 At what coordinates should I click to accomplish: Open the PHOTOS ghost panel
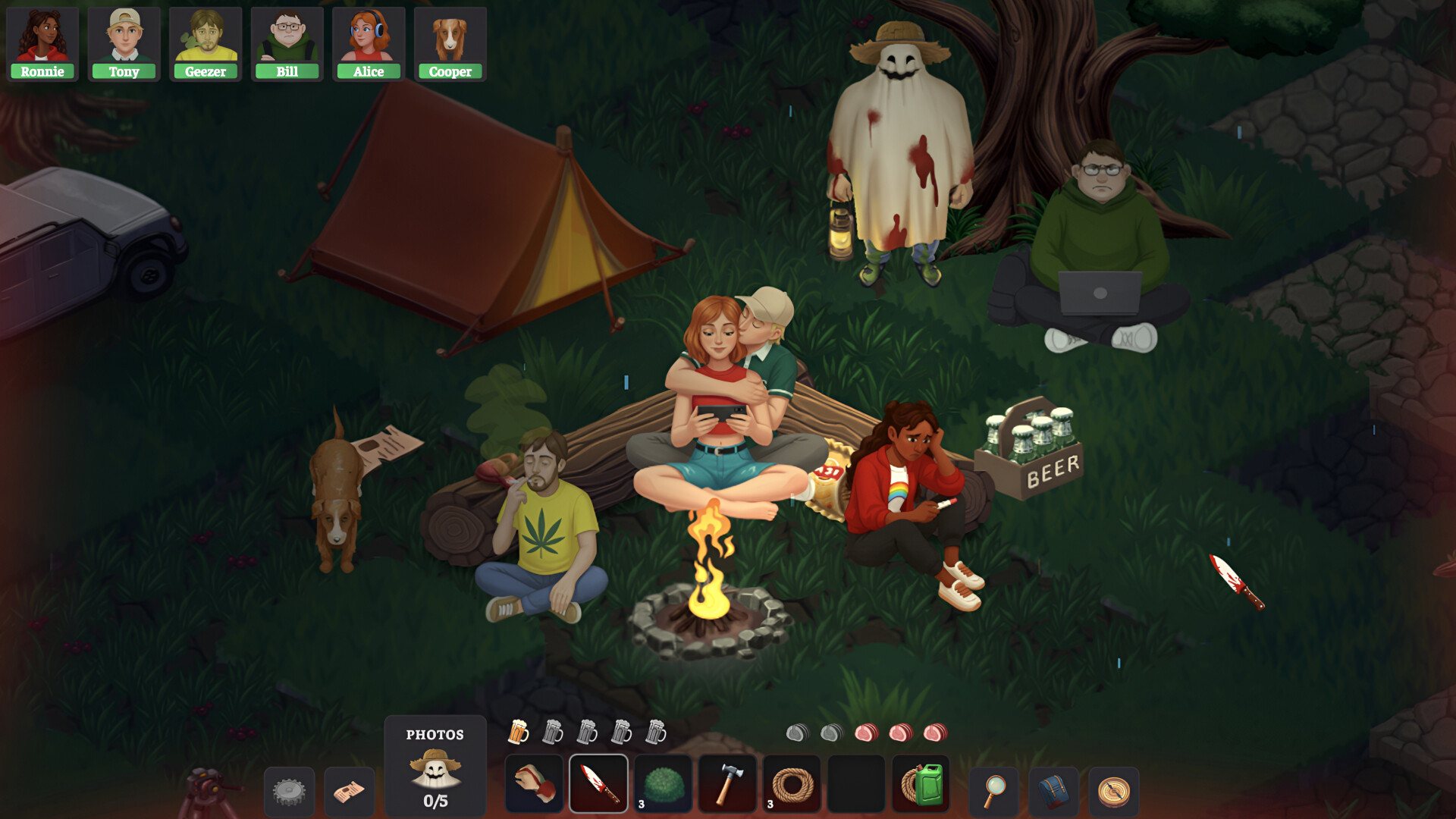(436, 766)
